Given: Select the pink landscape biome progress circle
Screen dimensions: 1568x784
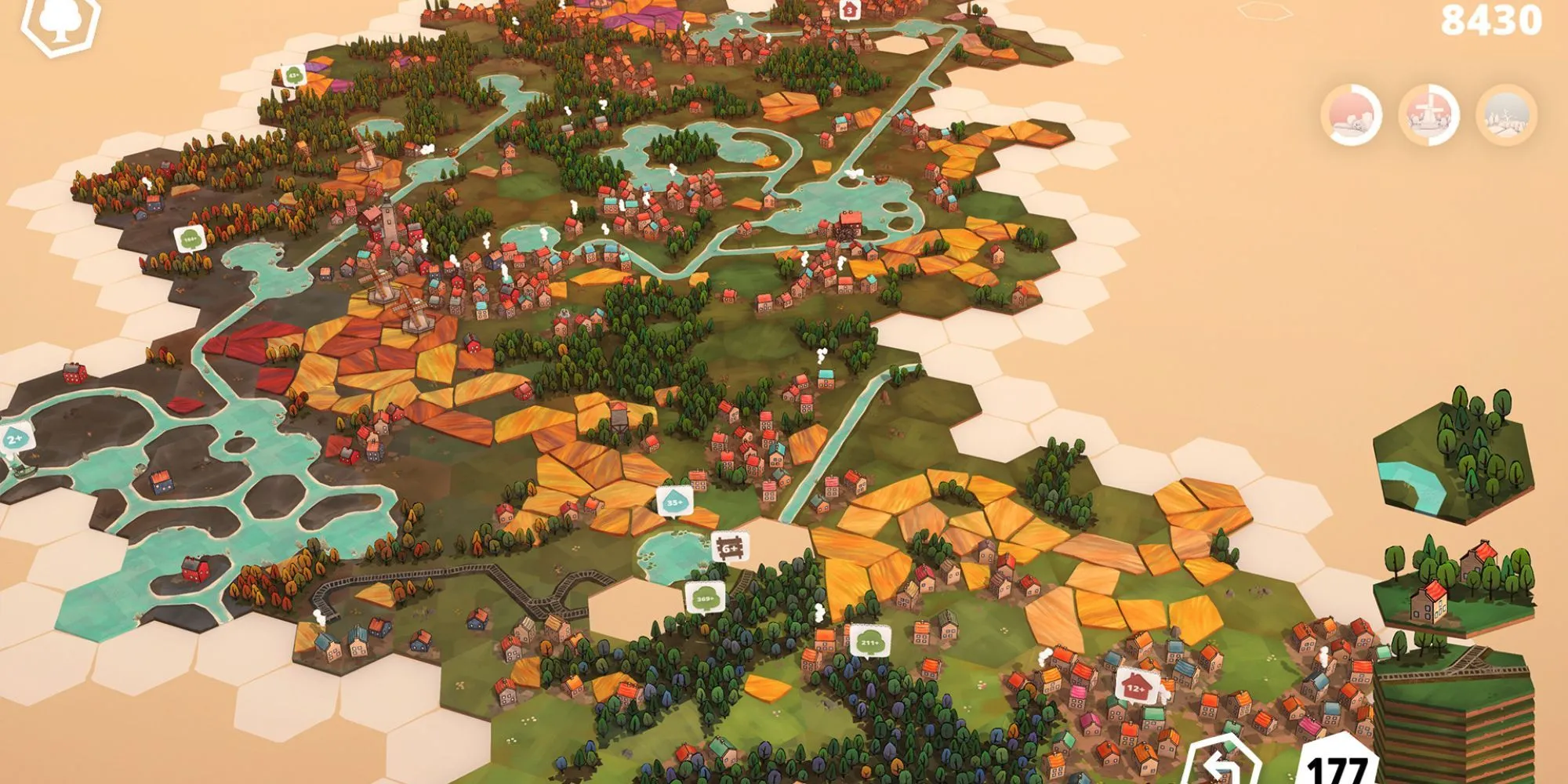Looking at the screenshot, I should tap(1352, 115).
